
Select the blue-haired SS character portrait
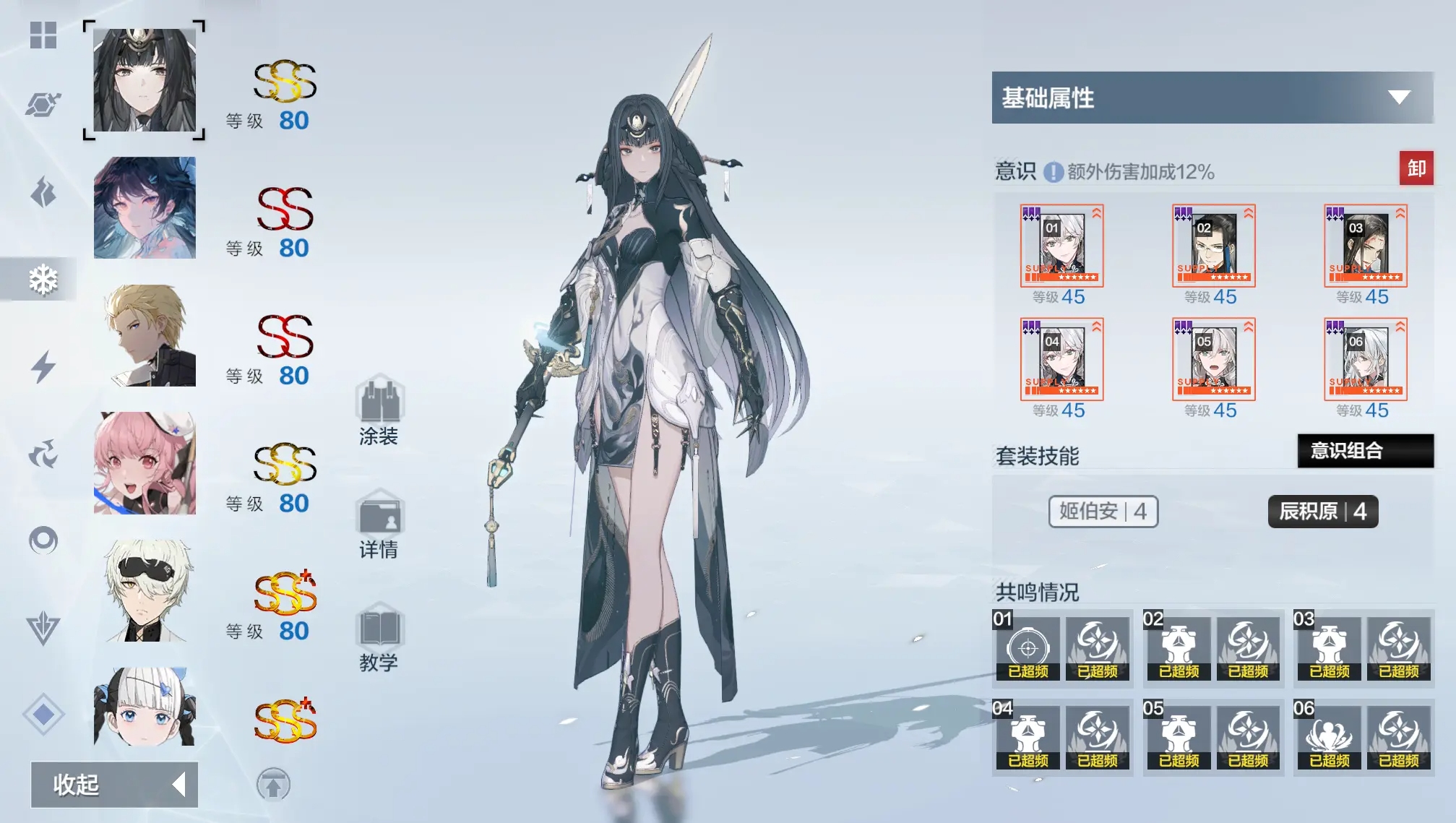(145, 208)
